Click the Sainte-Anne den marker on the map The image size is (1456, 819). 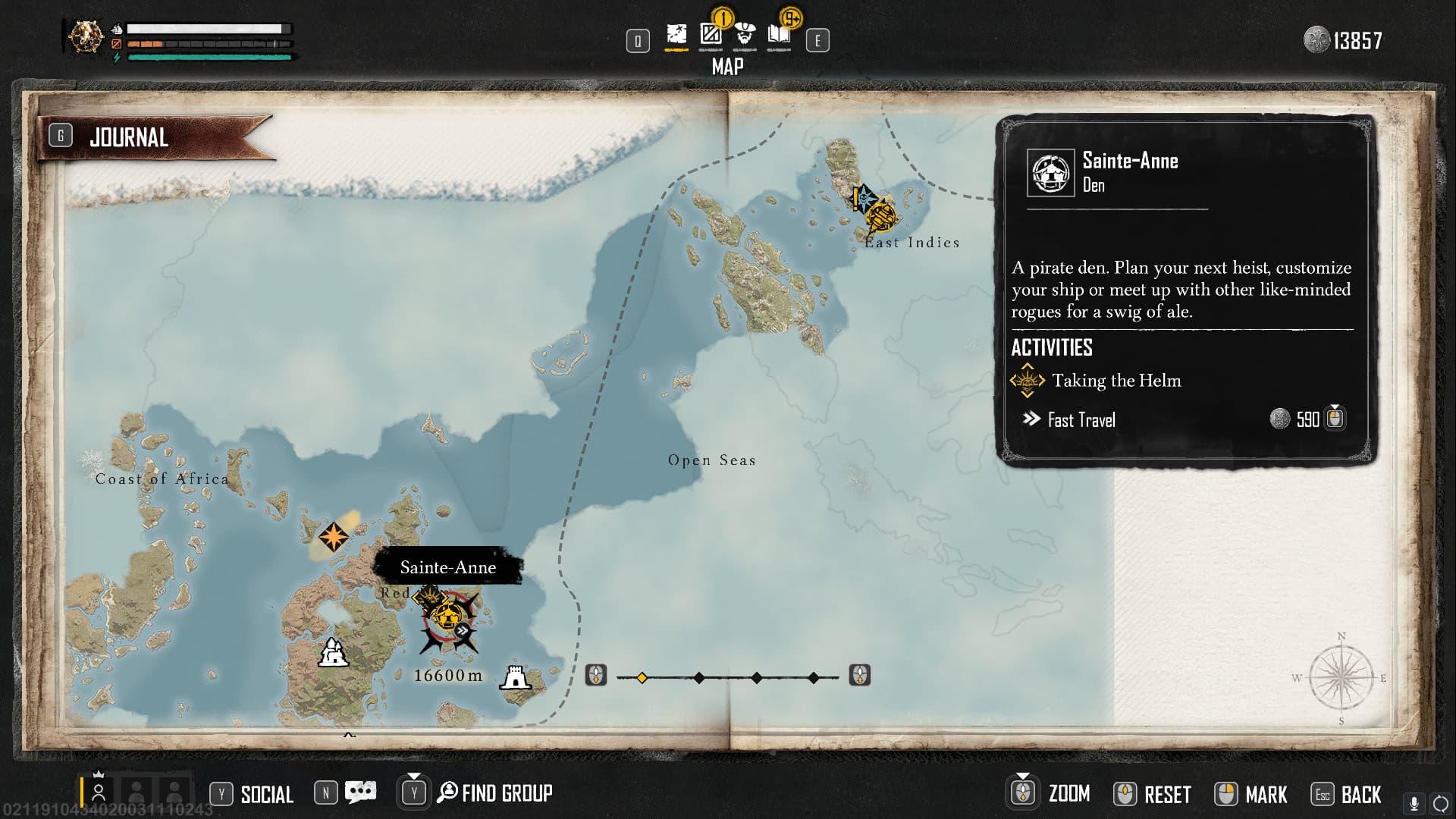447,616
